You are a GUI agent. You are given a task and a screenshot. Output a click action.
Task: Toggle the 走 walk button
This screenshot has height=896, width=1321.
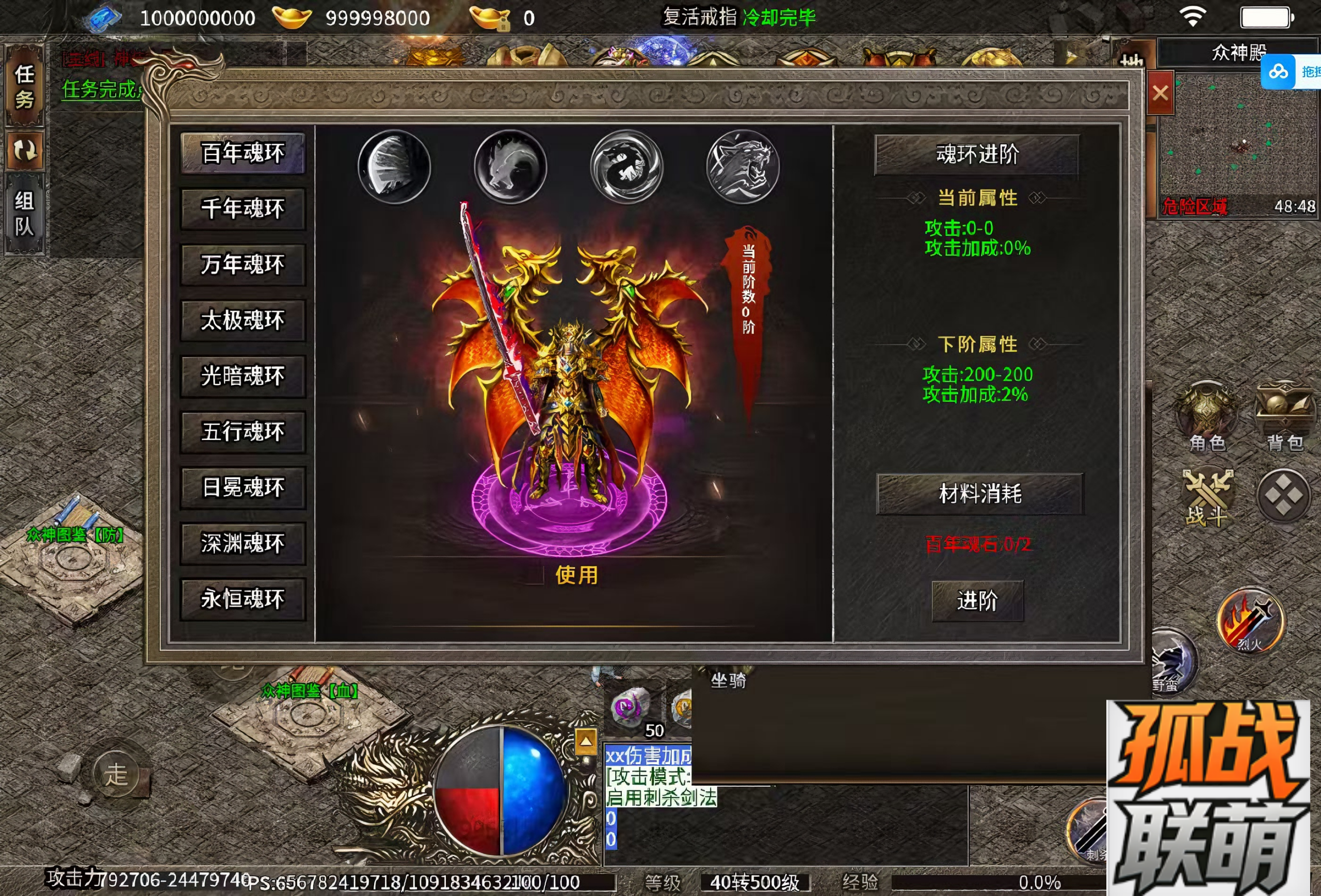click(x=116, y=774)
